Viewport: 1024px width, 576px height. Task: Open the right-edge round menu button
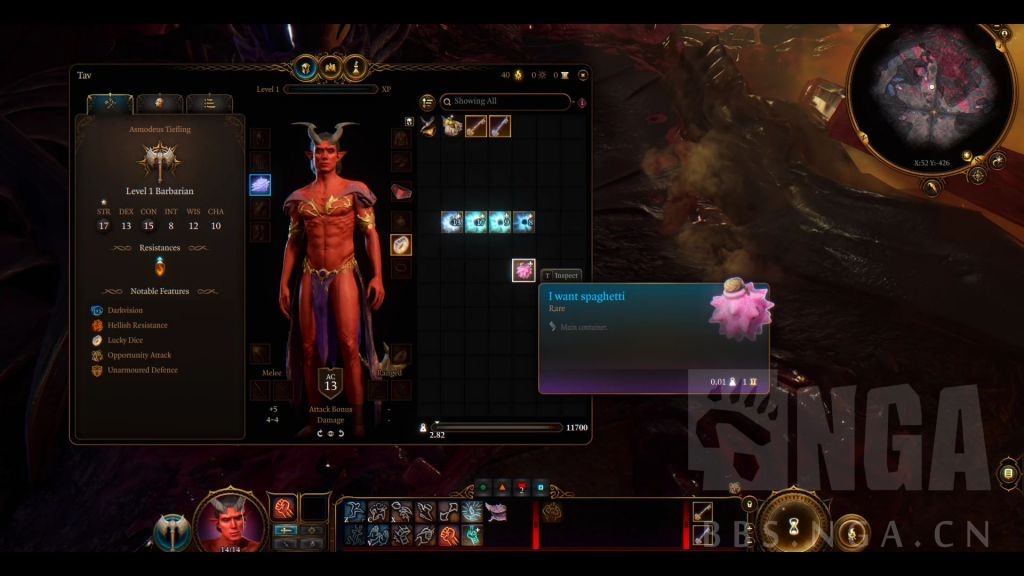1009,472
